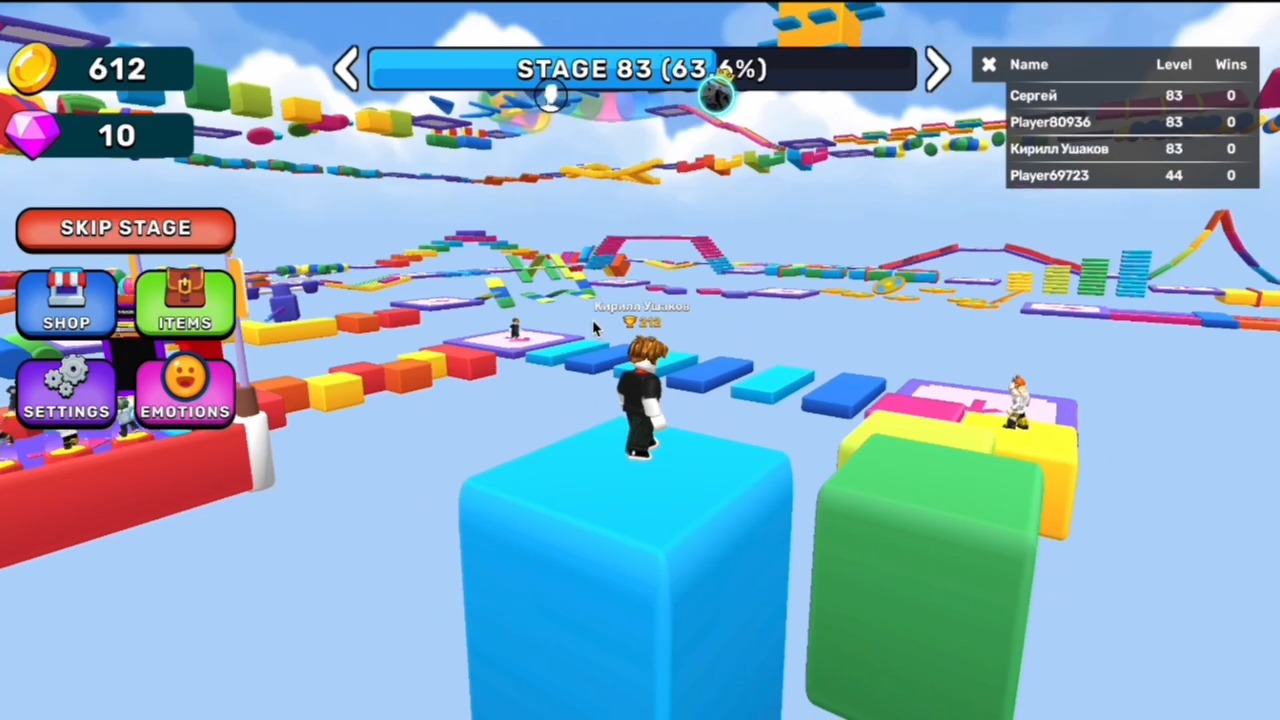This screenshot has height=720, width=1280.
Task: Advance to the next stage with the right arrow
Action: coord(936,68)
